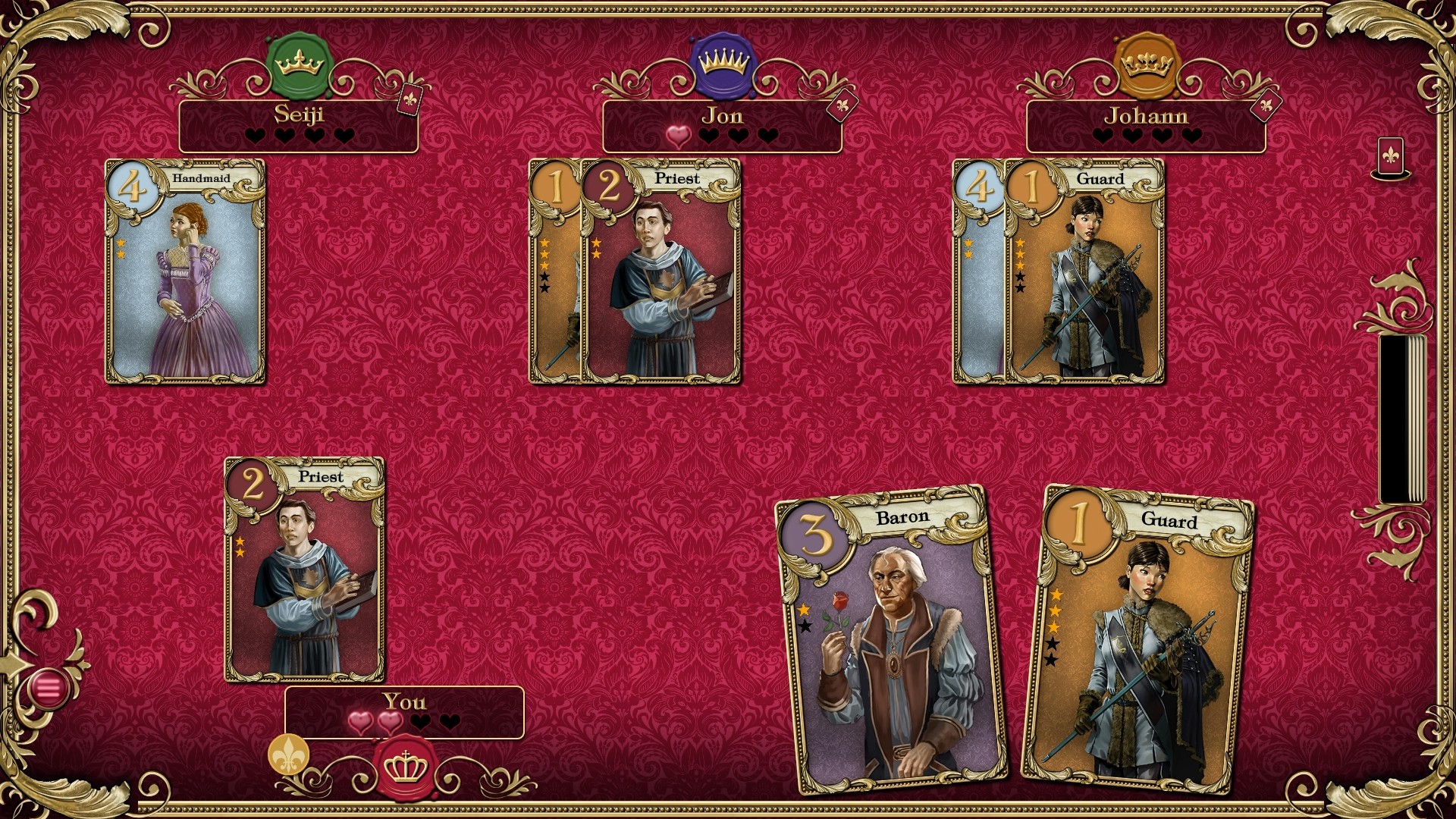Select Jon's player nameplate
The width and height of the screenshot is (1456, 819).
[721, 125]
